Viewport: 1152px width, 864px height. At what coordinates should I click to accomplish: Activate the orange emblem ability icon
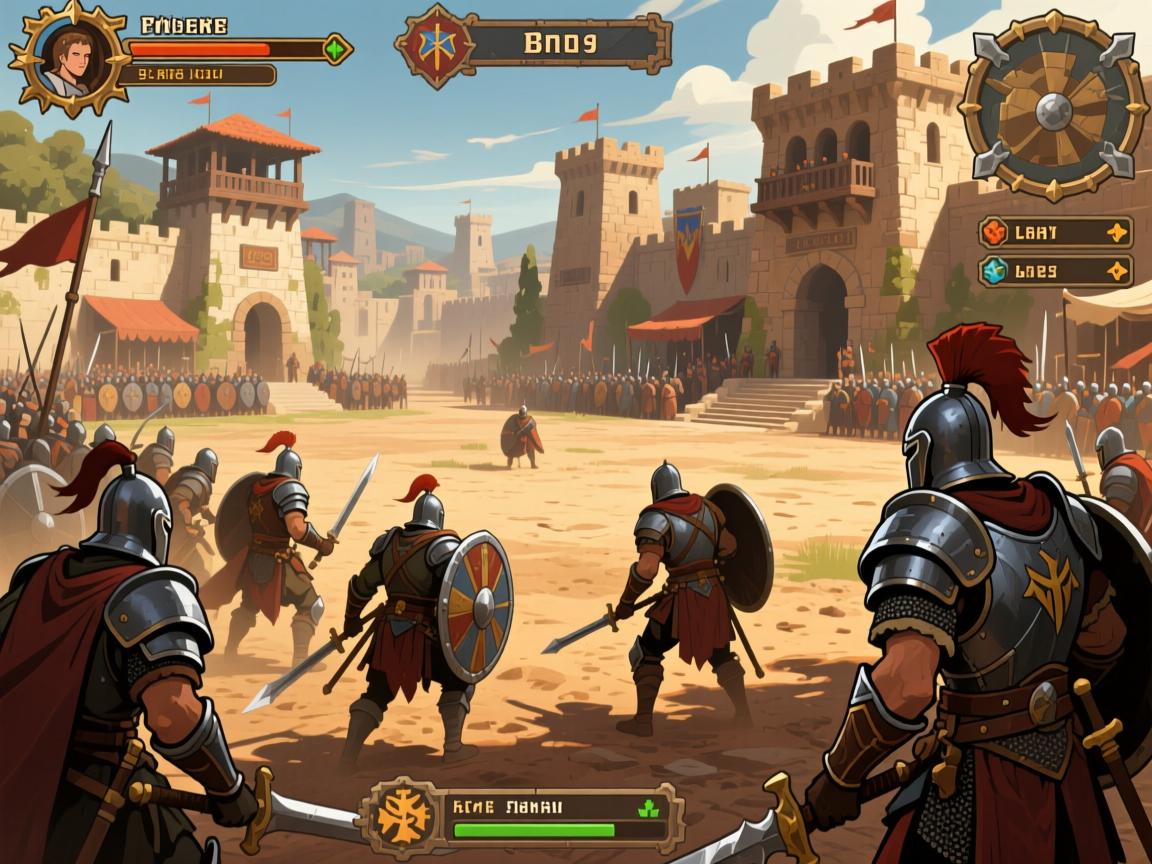(404, 817)
